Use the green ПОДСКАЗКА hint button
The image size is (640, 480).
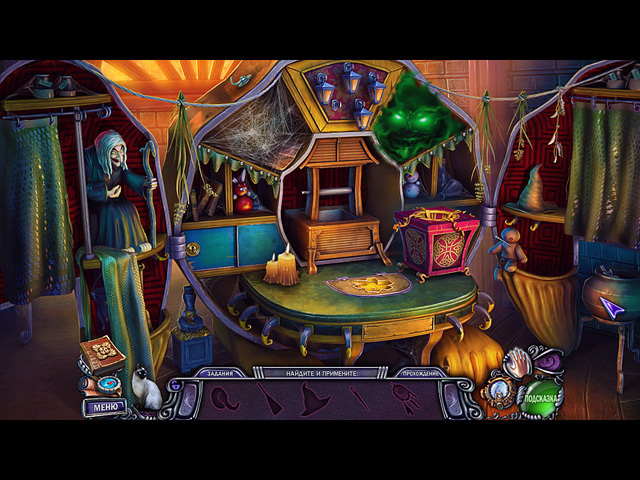541,397
